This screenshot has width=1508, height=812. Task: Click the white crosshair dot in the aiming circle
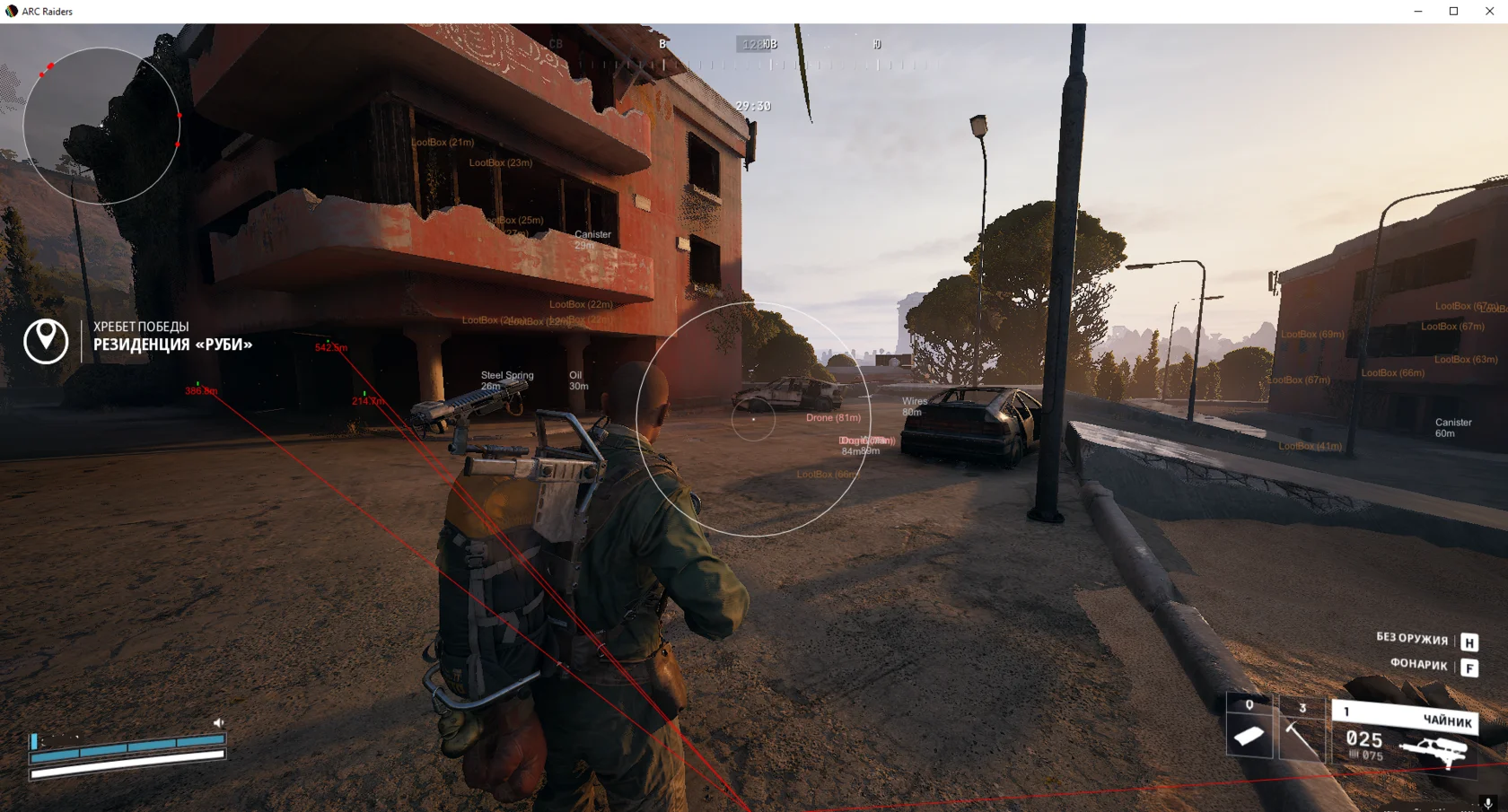pos(754,419)
